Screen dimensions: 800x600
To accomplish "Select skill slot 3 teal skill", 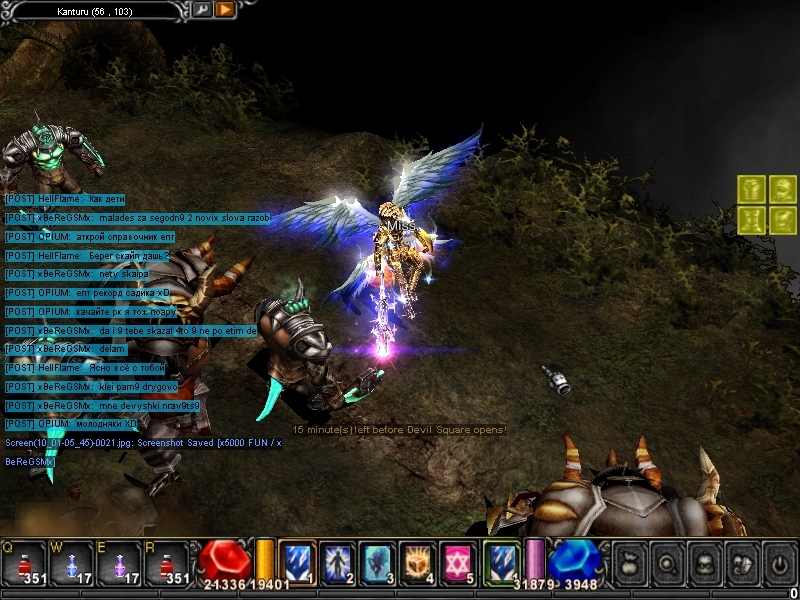I will pyautogui.click(x=377, y=562).
